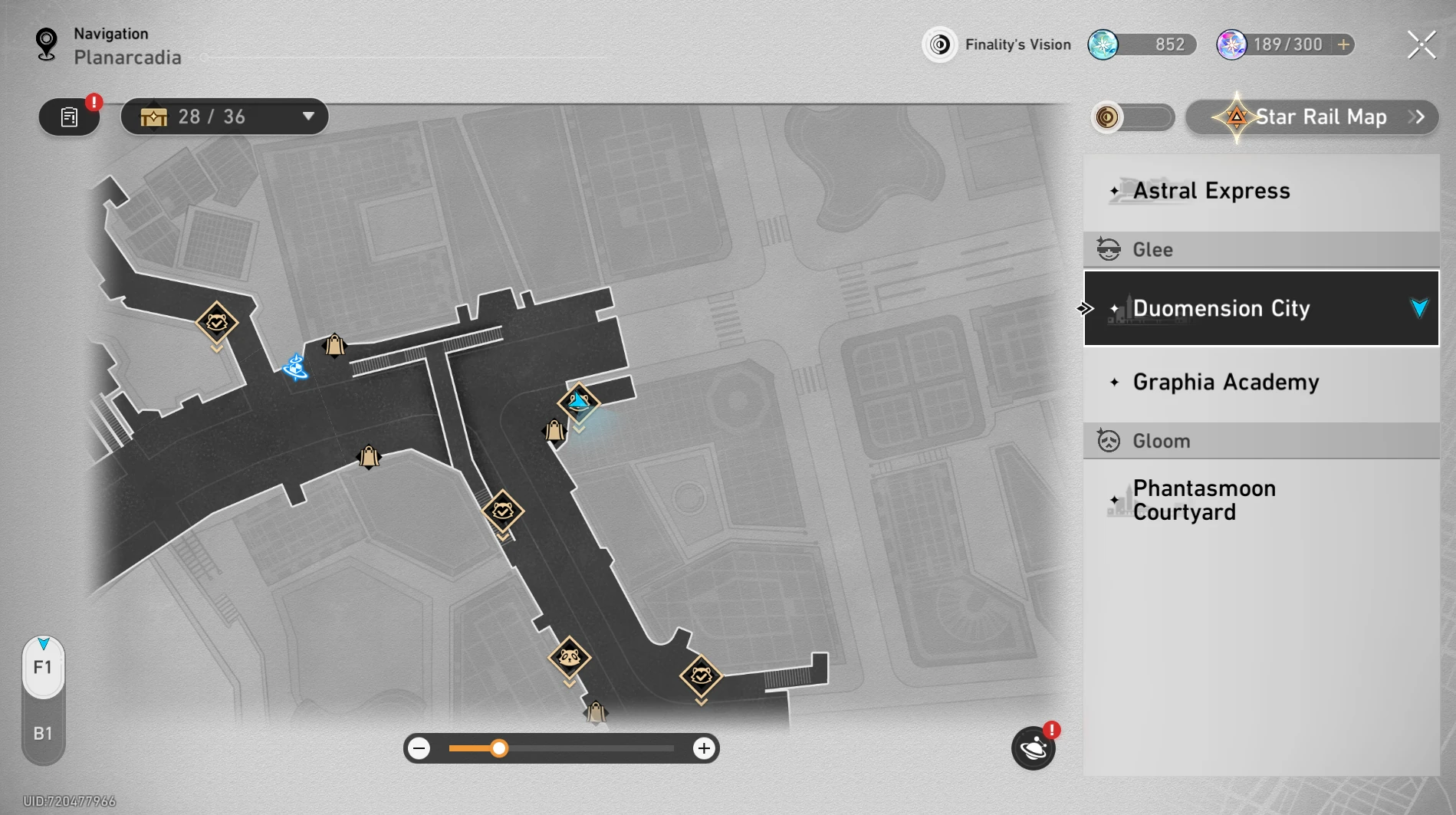Switch to floor B1
The image size is (1456, 815).
click(x=43, y=734)
